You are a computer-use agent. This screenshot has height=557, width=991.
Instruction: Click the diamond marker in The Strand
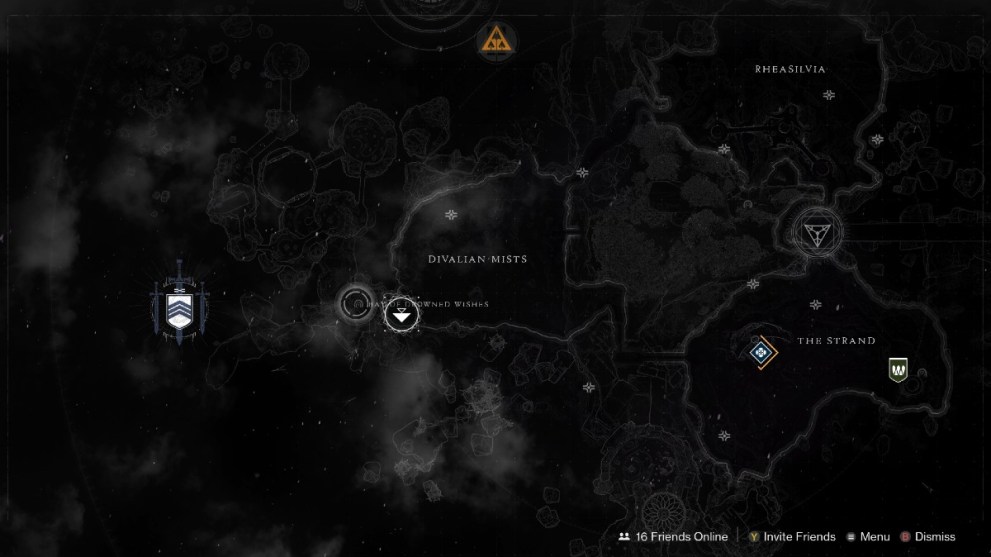tap(761, 351)
